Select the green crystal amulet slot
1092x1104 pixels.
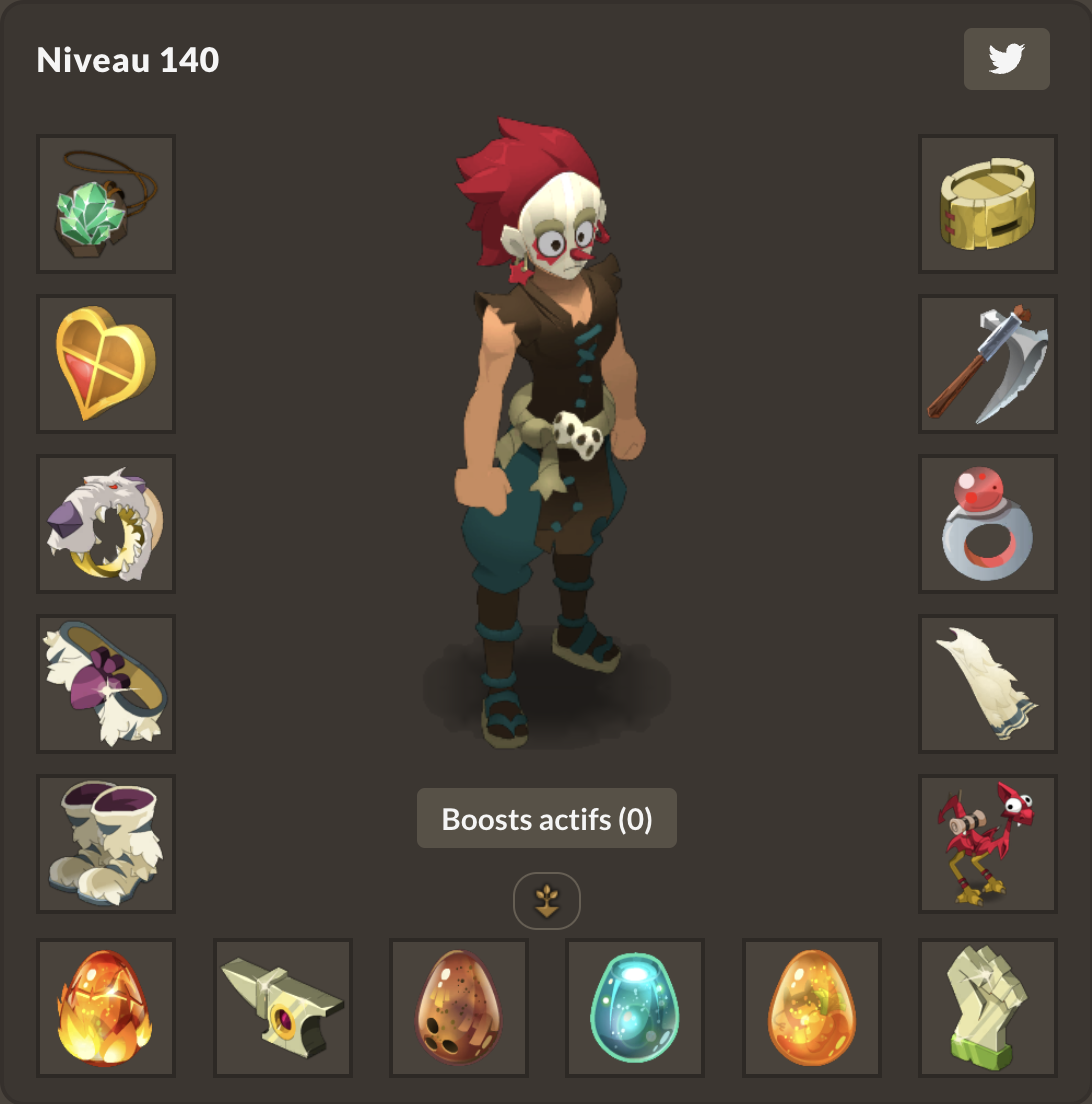click(106, 204)
